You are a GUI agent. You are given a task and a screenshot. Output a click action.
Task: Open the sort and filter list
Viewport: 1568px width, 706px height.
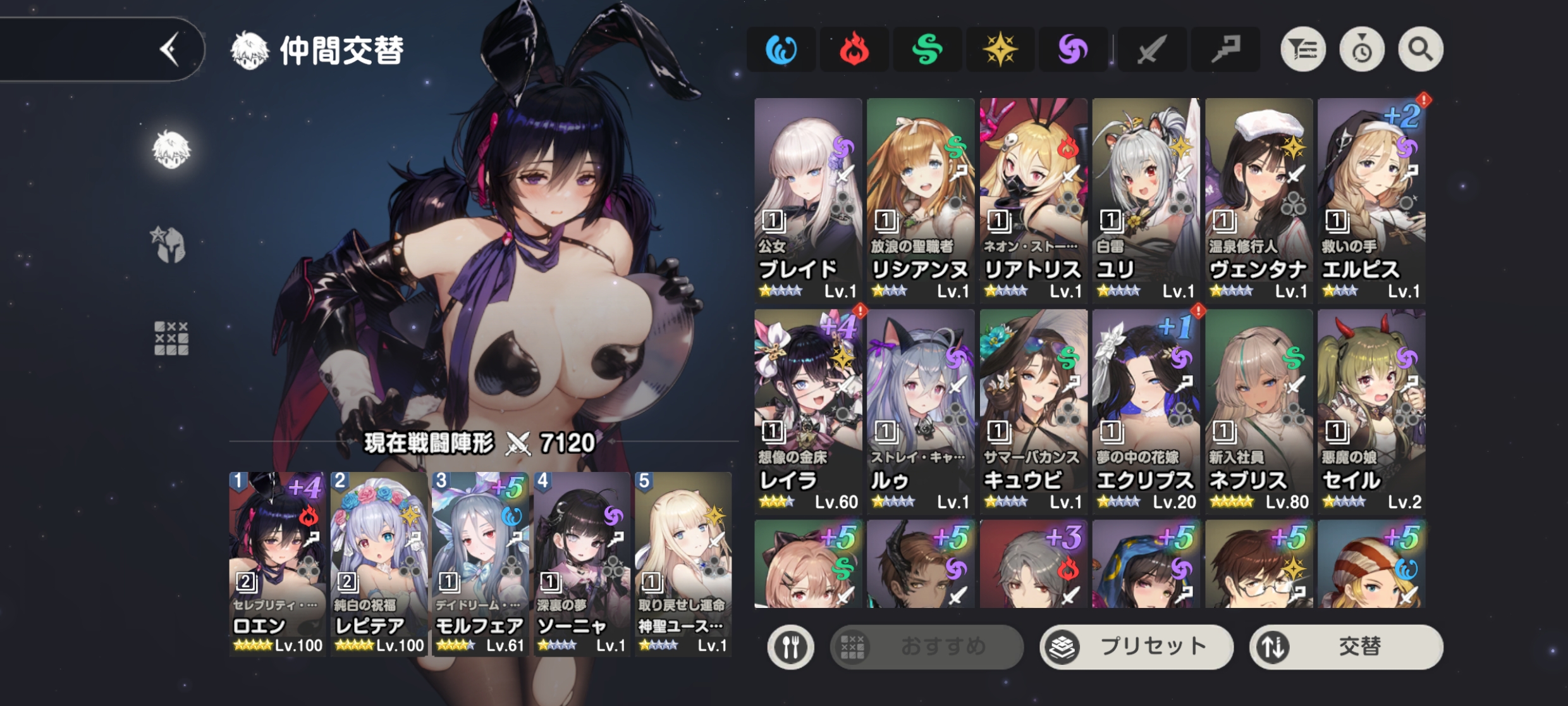1303,49
